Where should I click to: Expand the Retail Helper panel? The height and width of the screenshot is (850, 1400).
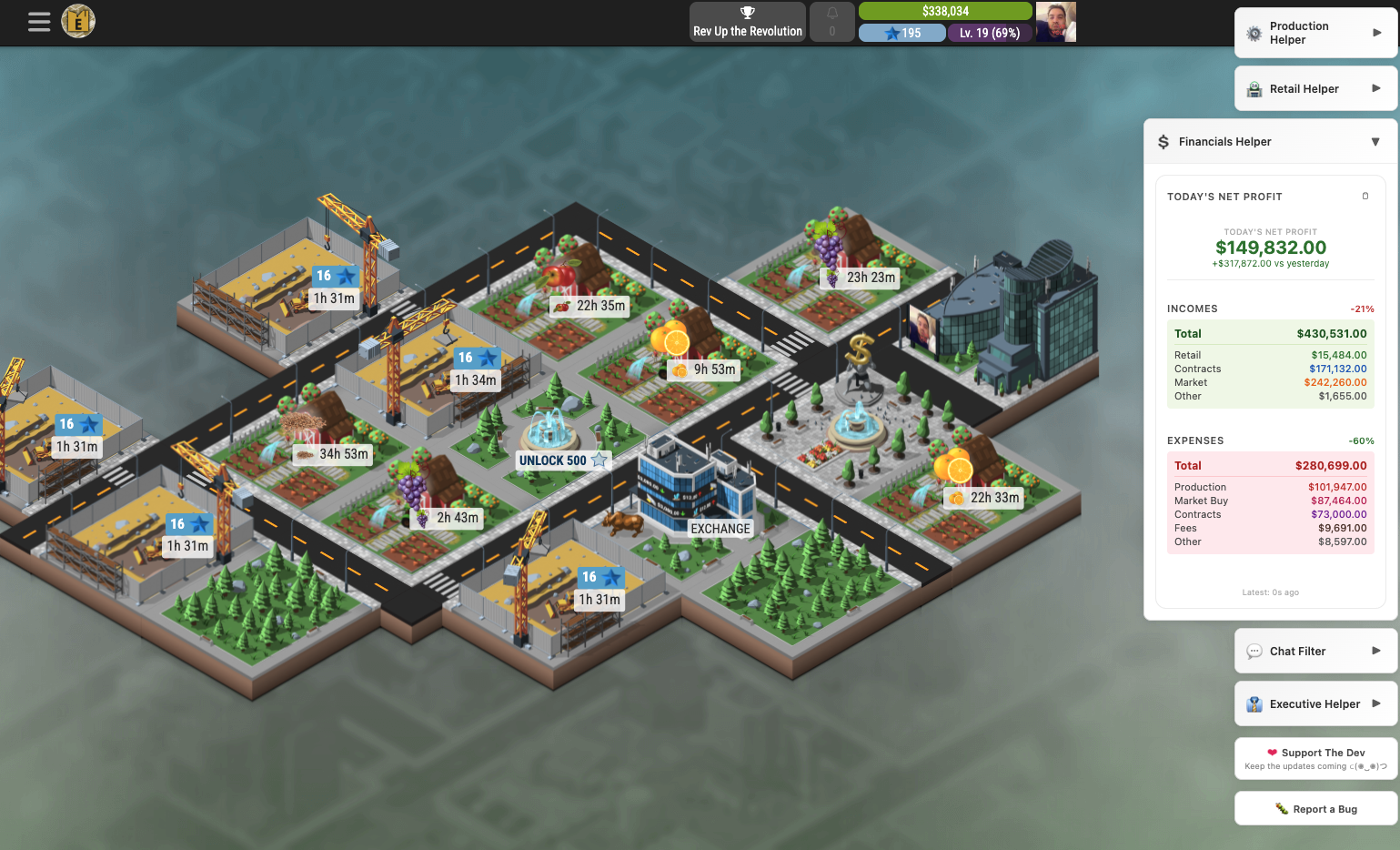1315,88
